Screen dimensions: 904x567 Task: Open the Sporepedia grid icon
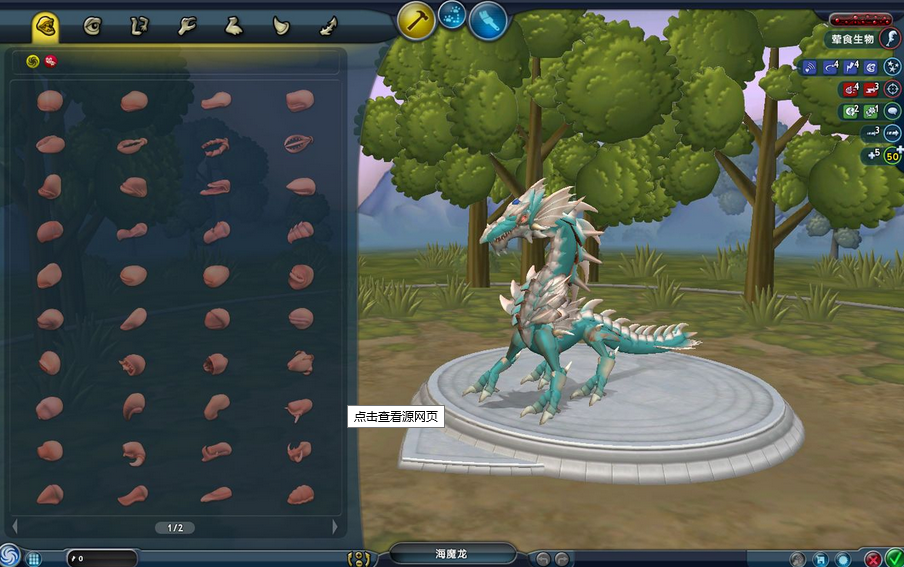(33, 558)
